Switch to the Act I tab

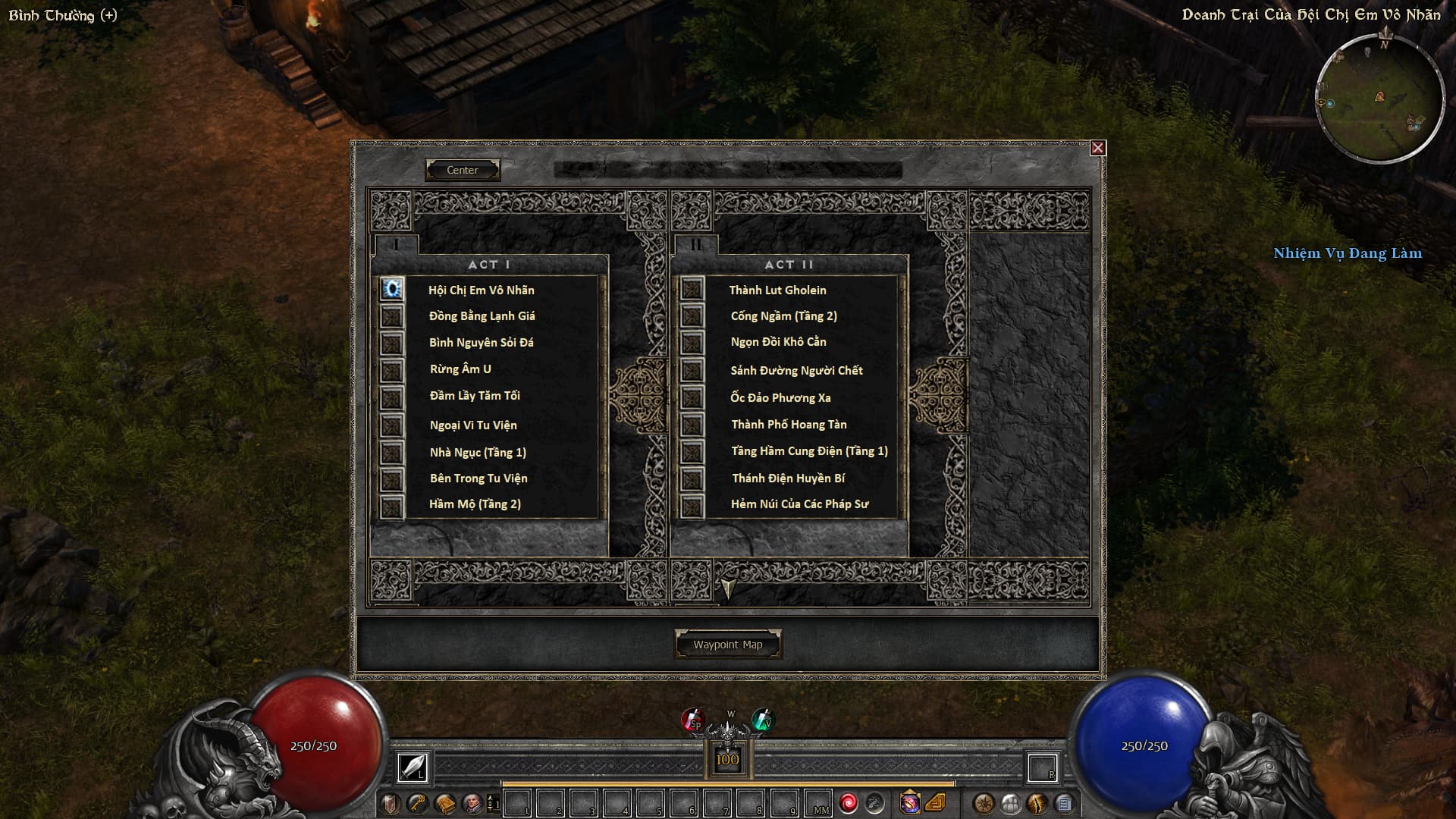tap(396, 244)
